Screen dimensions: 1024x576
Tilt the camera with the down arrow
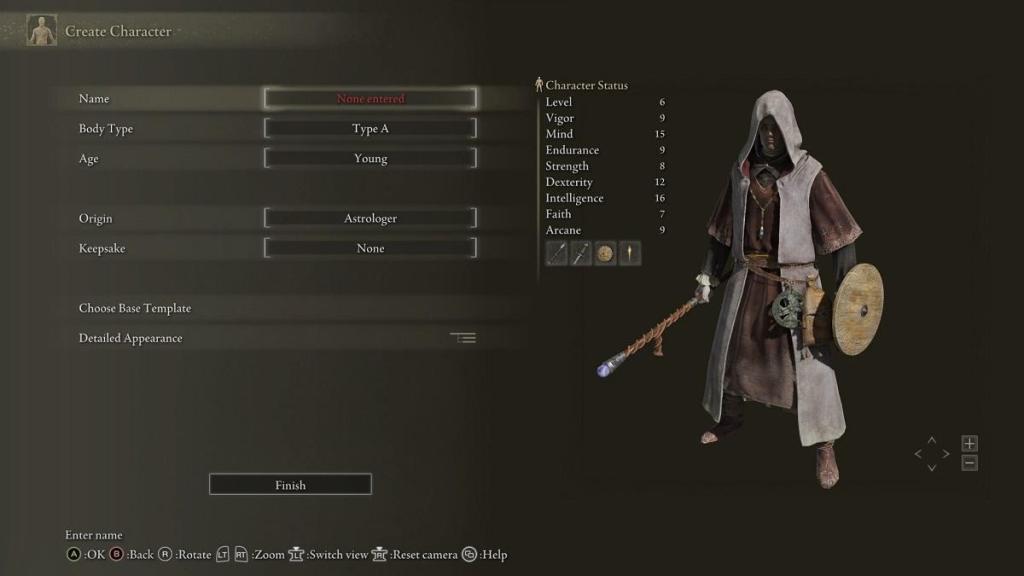(932, 467)
